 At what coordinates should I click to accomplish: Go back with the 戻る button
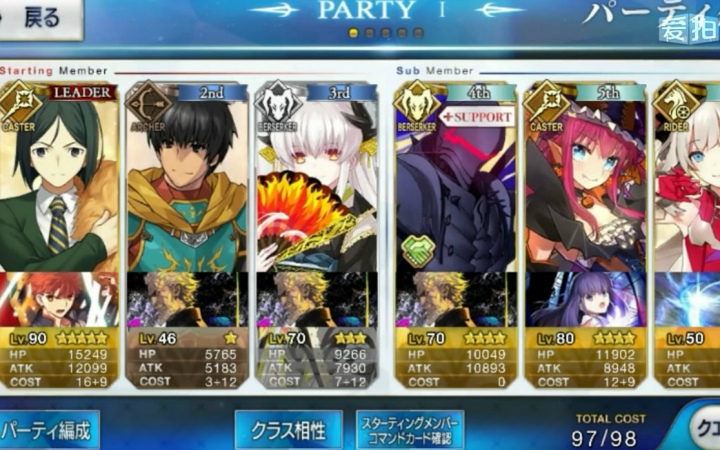pyautogui.click(x=40, y=17)
